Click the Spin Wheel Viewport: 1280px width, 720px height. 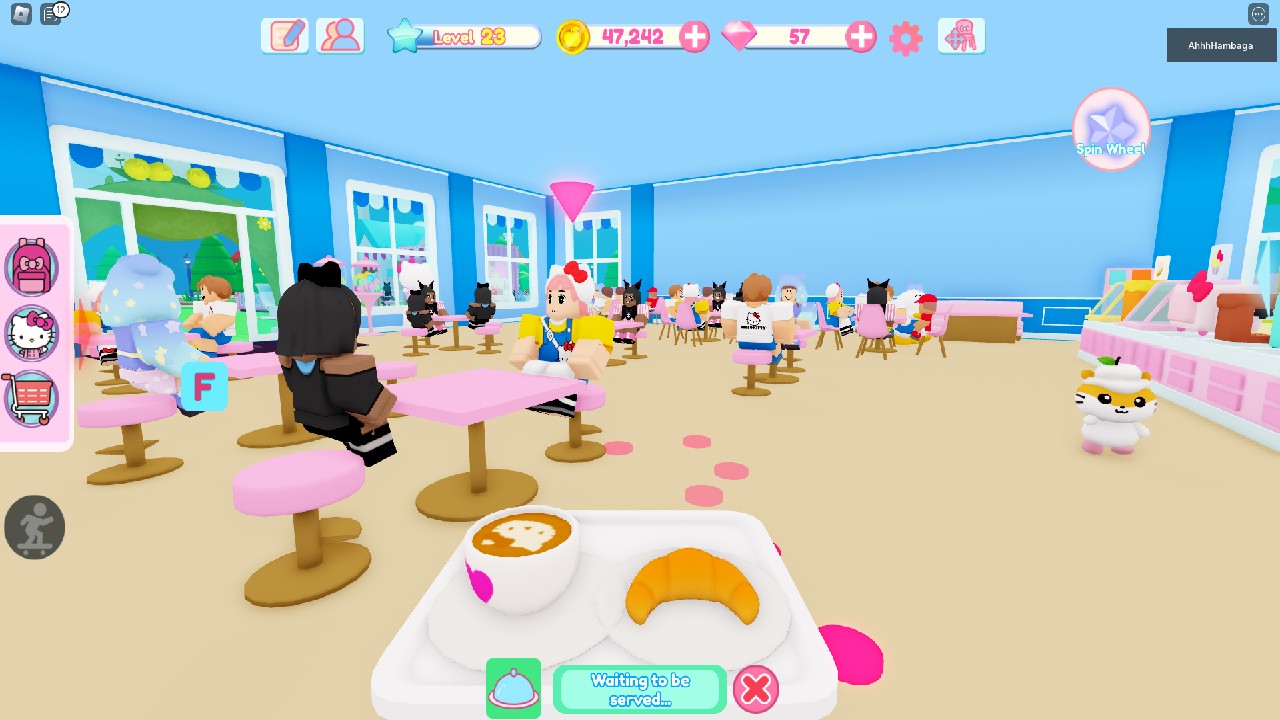pyautogui.click(x=1110, y=128)
